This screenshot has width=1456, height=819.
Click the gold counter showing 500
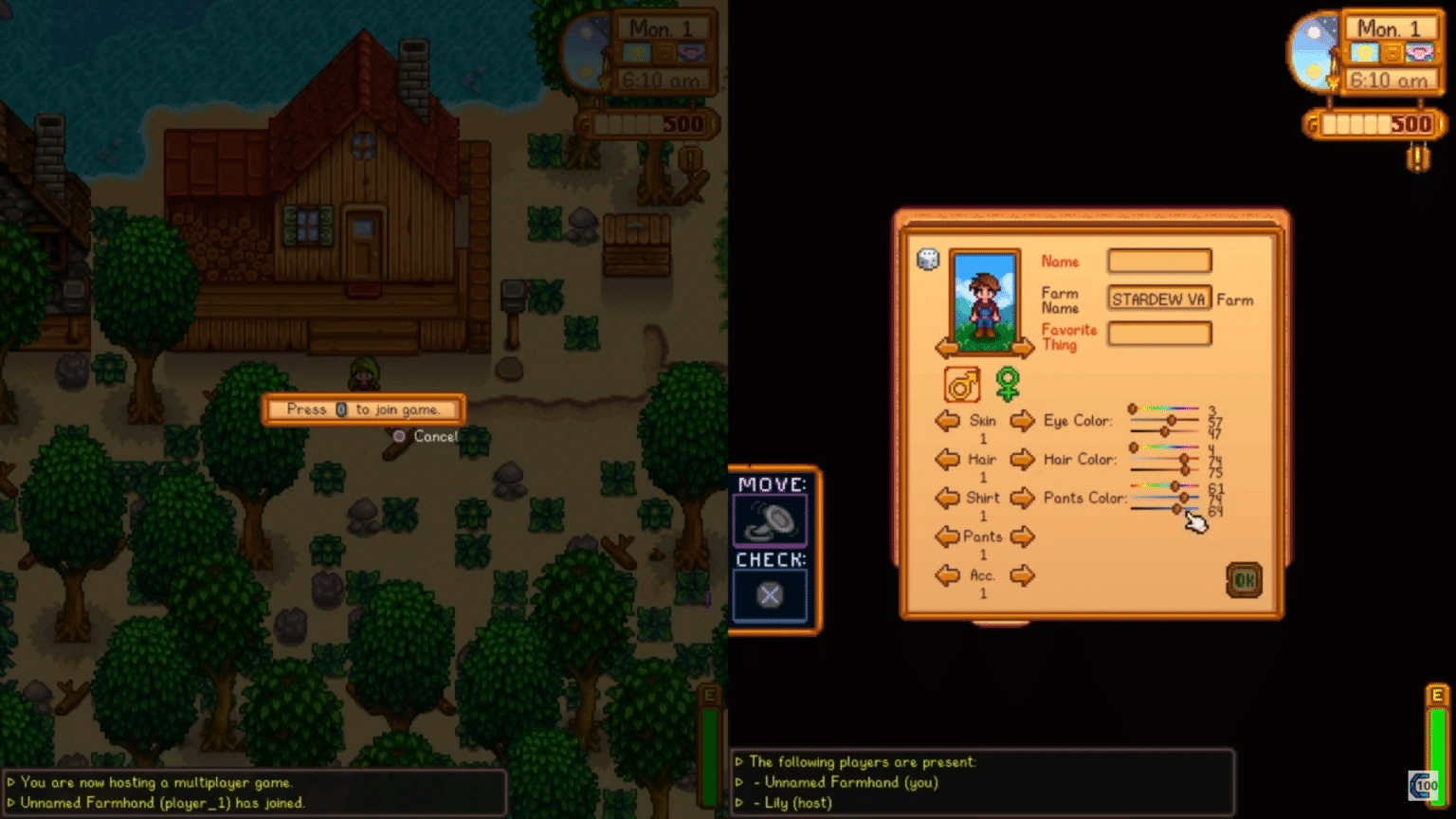1374,123
